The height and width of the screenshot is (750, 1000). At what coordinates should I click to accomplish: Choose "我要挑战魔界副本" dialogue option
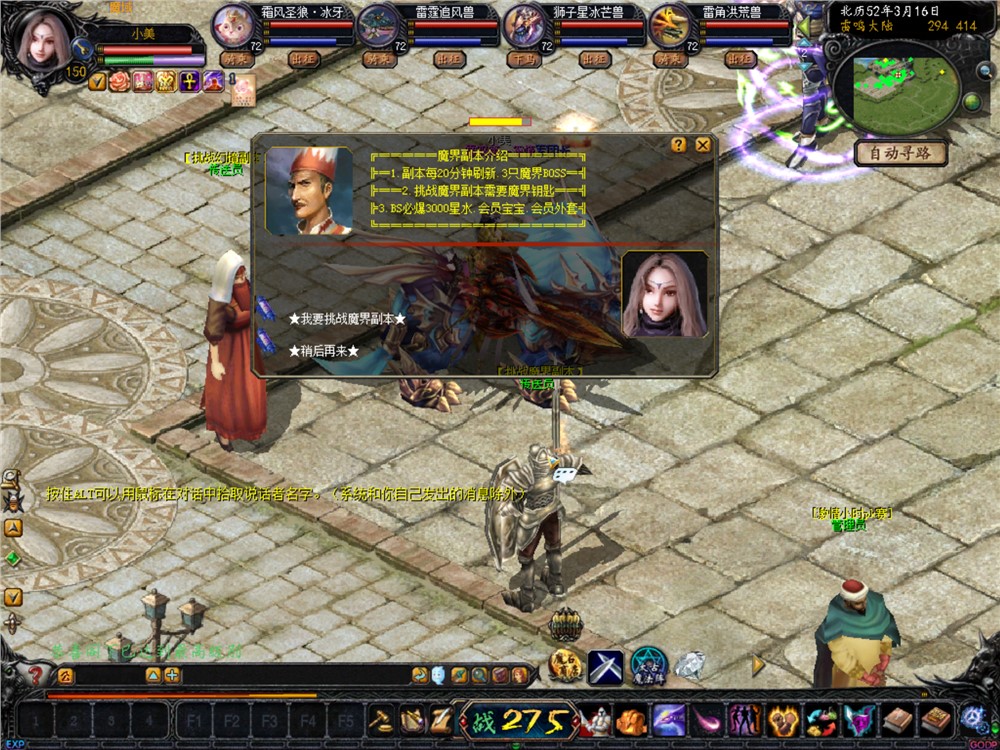[x=346, y=319]
